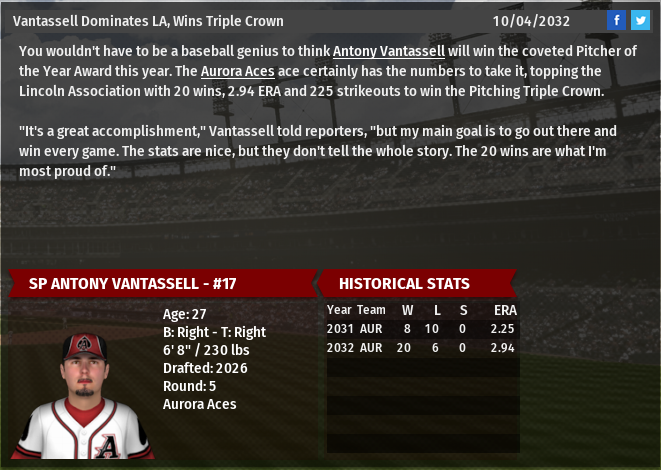661x470 pixels.
Task: Share the article on Twitter
Action: click(x=640, y=20)
